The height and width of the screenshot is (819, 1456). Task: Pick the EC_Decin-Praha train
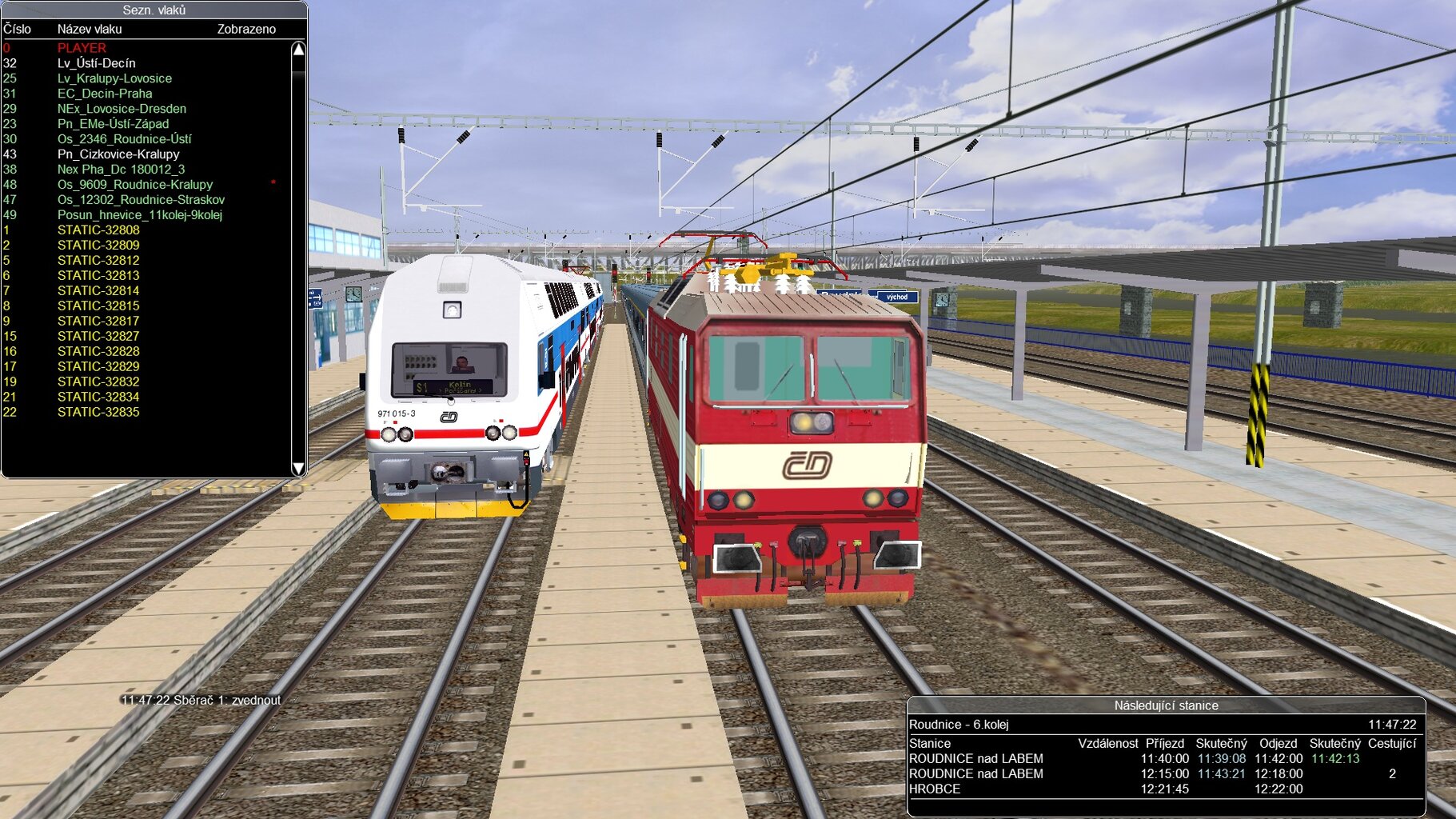[x=105, y=94]
